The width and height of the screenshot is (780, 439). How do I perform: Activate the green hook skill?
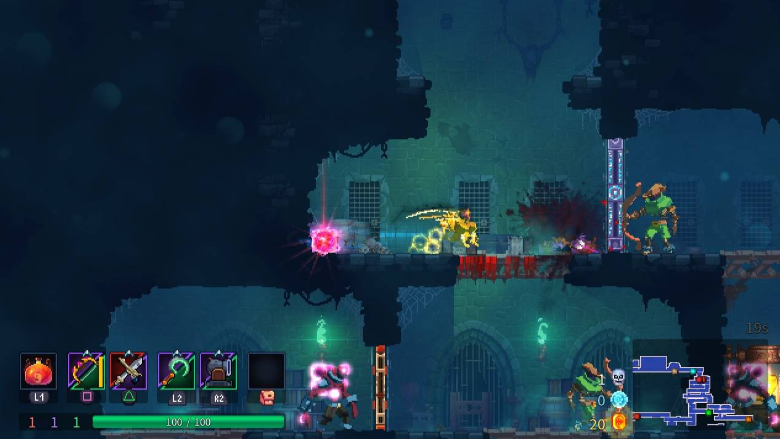pyautogui.click(x=176, y=371)
